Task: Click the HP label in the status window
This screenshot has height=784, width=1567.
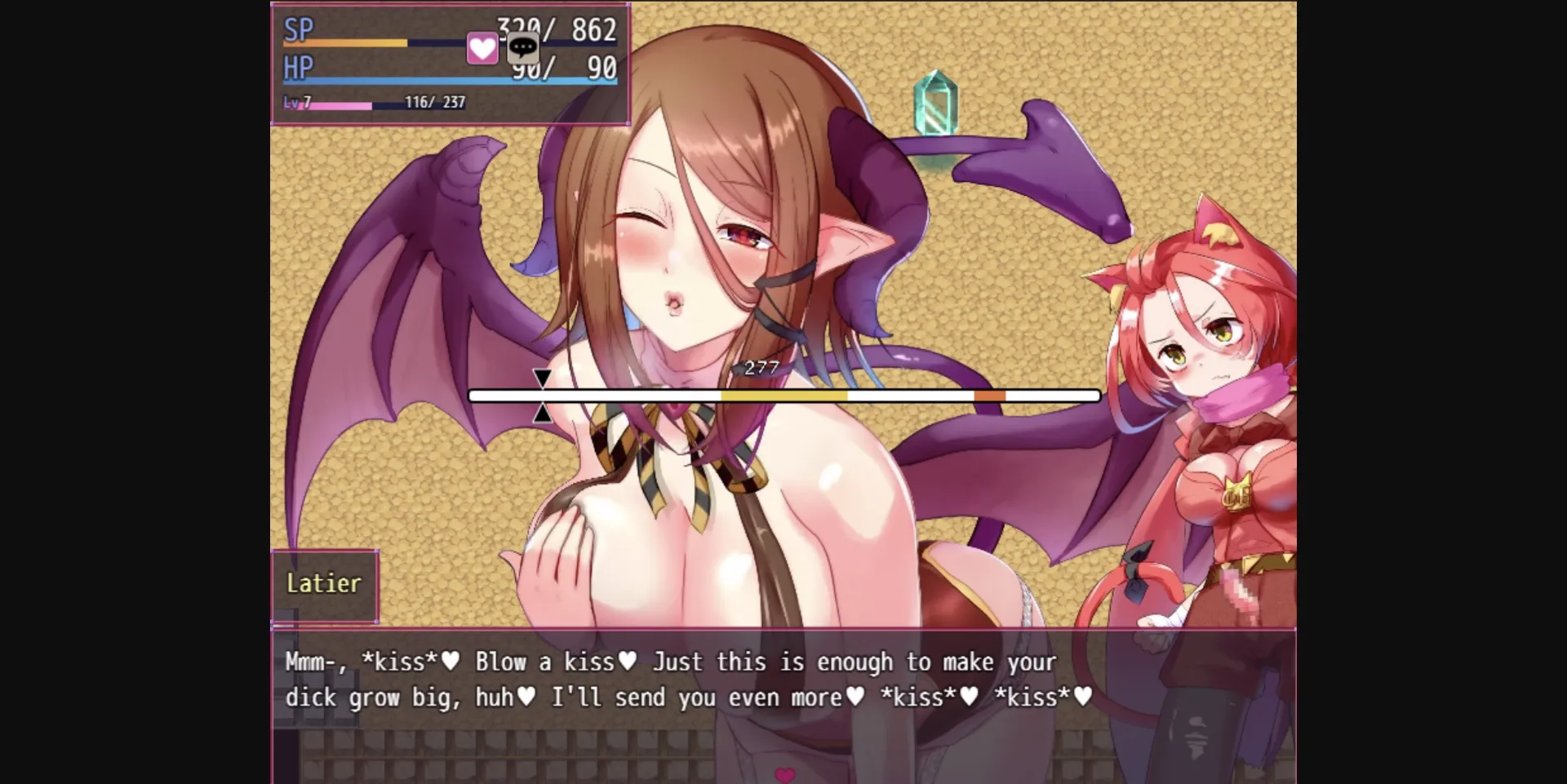Action: coord(299,69)
